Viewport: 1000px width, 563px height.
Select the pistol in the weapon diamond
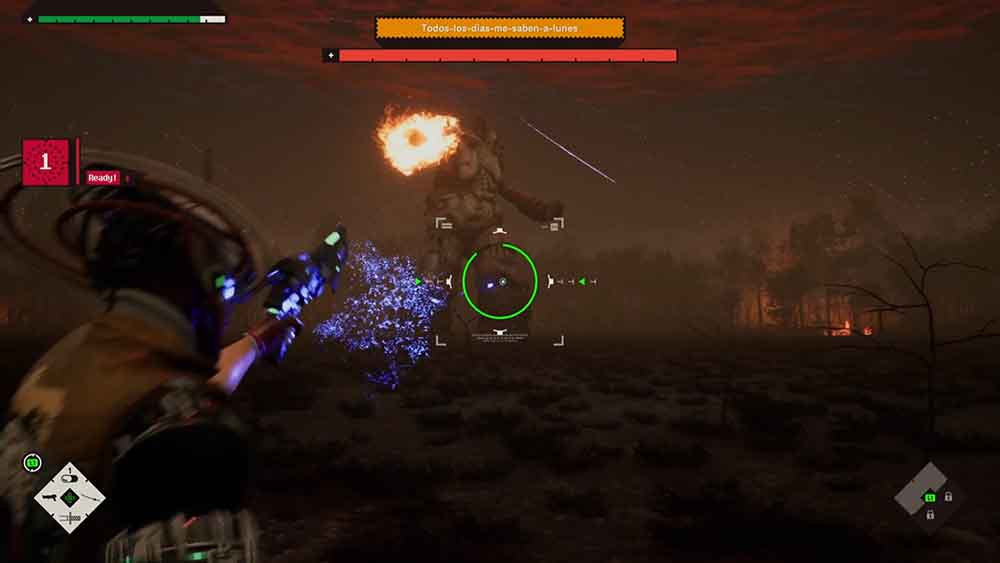pyautogui.click(x=52, y=496)
